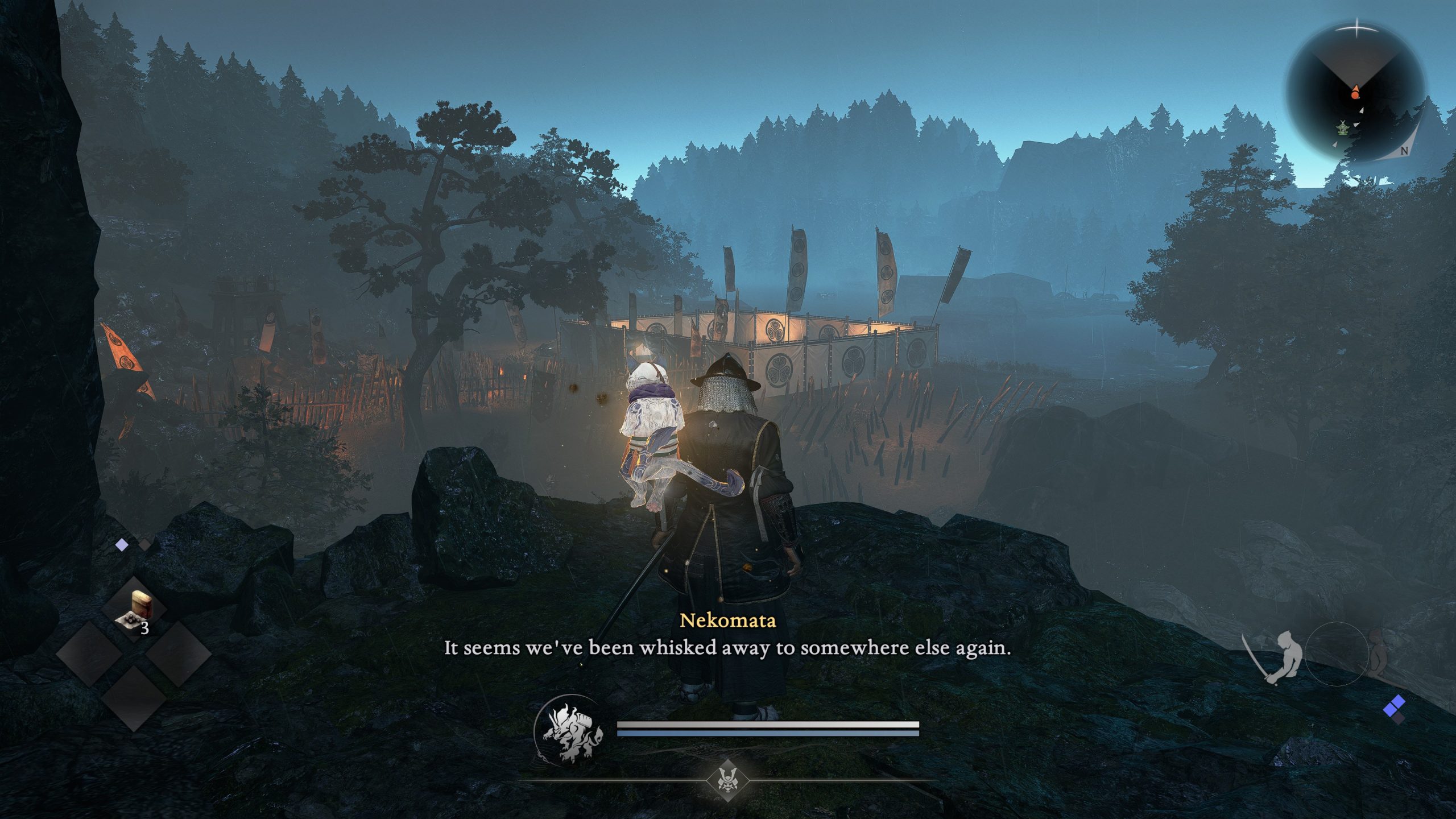Viewport: 1456px width, 819px height.
Task: Click the item count number 3
Action: (x=145, y=627)
